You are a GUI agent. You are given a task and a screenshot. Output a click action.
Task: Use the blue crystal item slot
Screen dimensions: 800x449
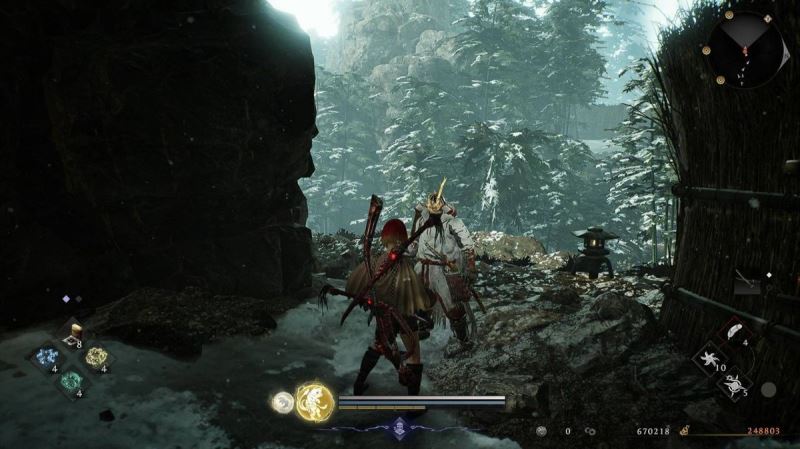(49, 358)
